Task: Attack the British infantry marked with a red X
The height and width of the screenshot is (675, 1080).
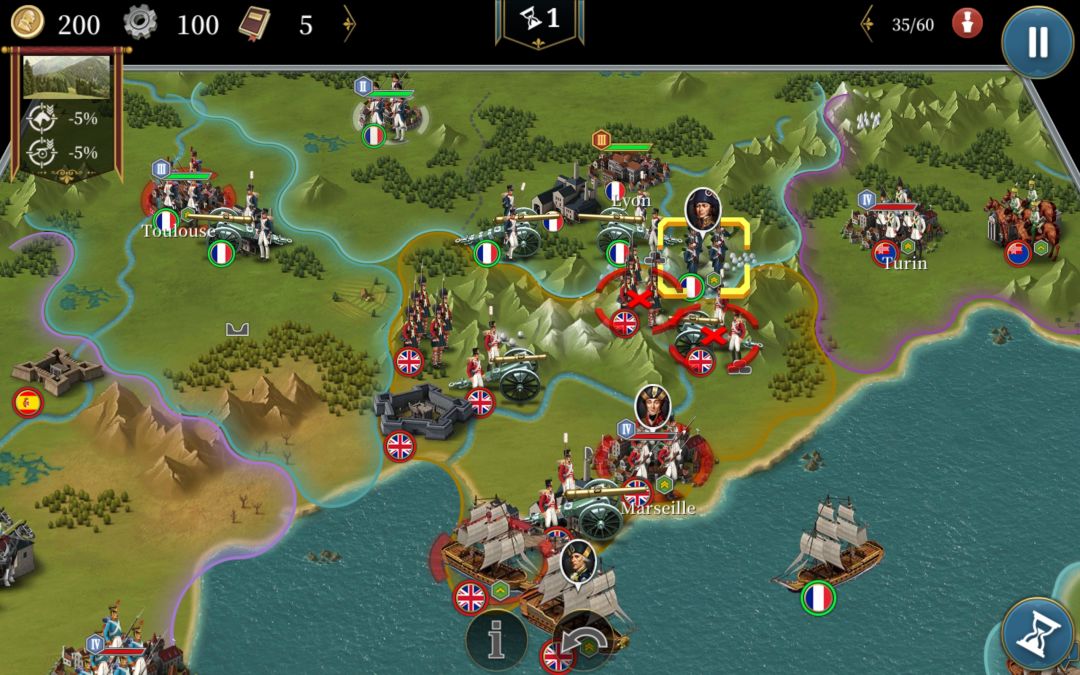Action: coord(636,297)
